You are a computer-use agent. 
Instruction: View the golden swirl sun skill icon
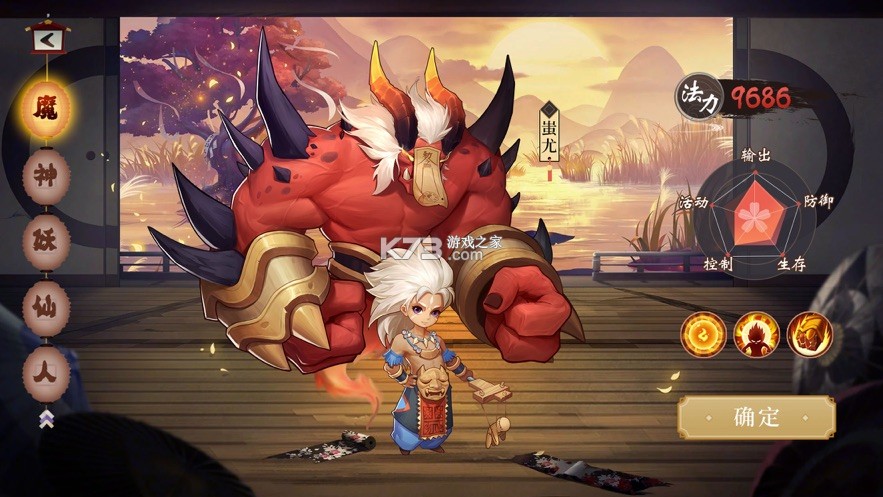click(703, 335)
